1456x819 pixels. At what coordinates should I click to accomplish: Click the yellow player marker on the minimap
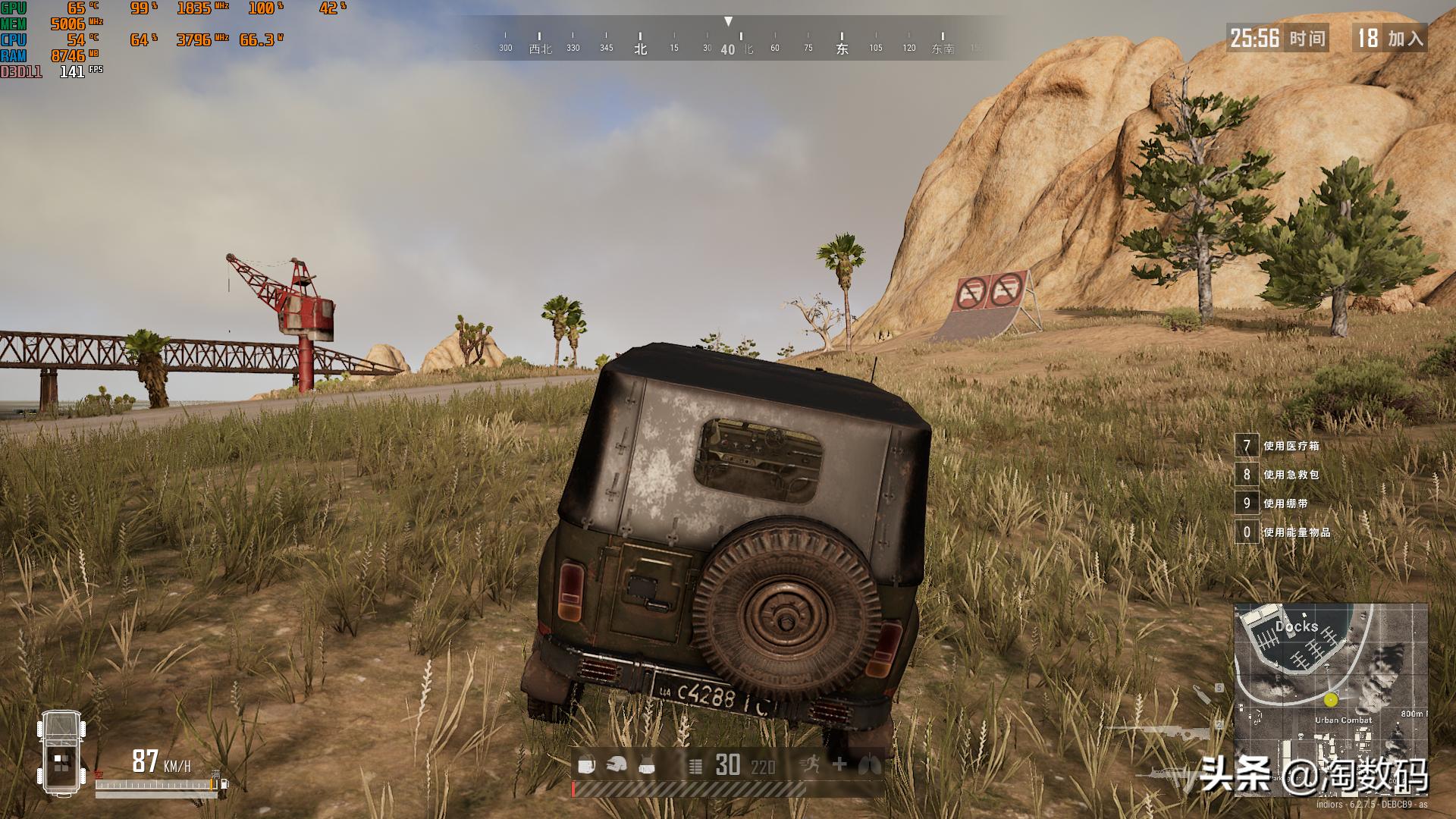pyautogui.click(x=1331, y=699)
